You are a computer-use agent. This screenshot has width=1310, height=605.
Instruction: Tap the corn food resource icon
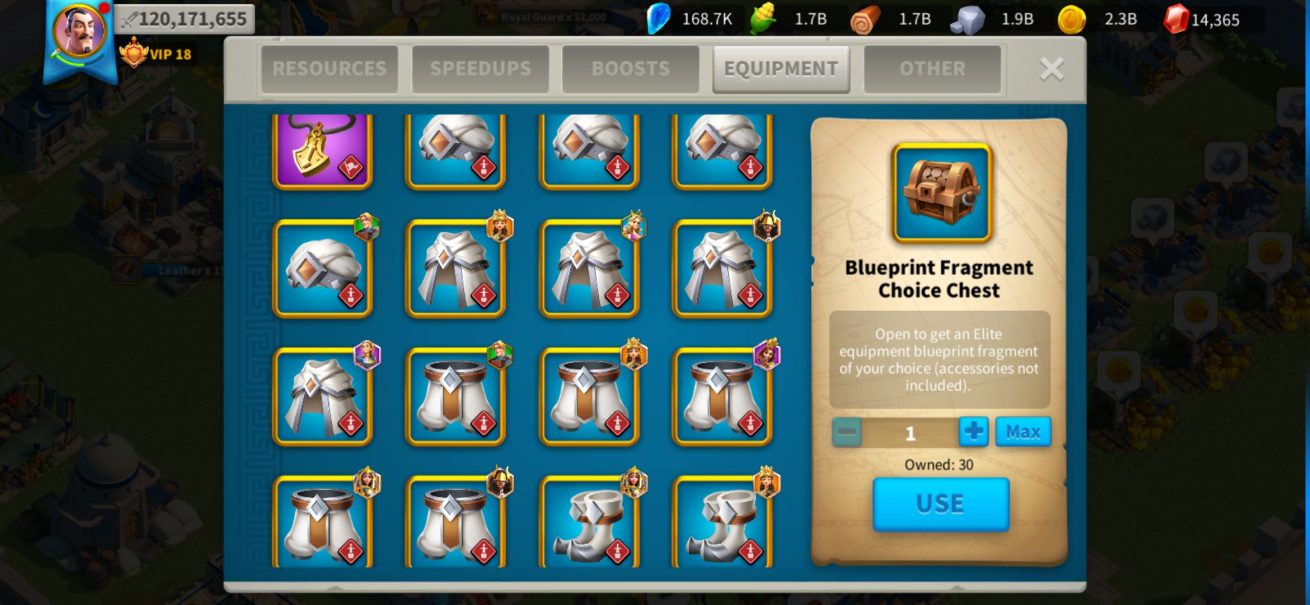point(762,19)
